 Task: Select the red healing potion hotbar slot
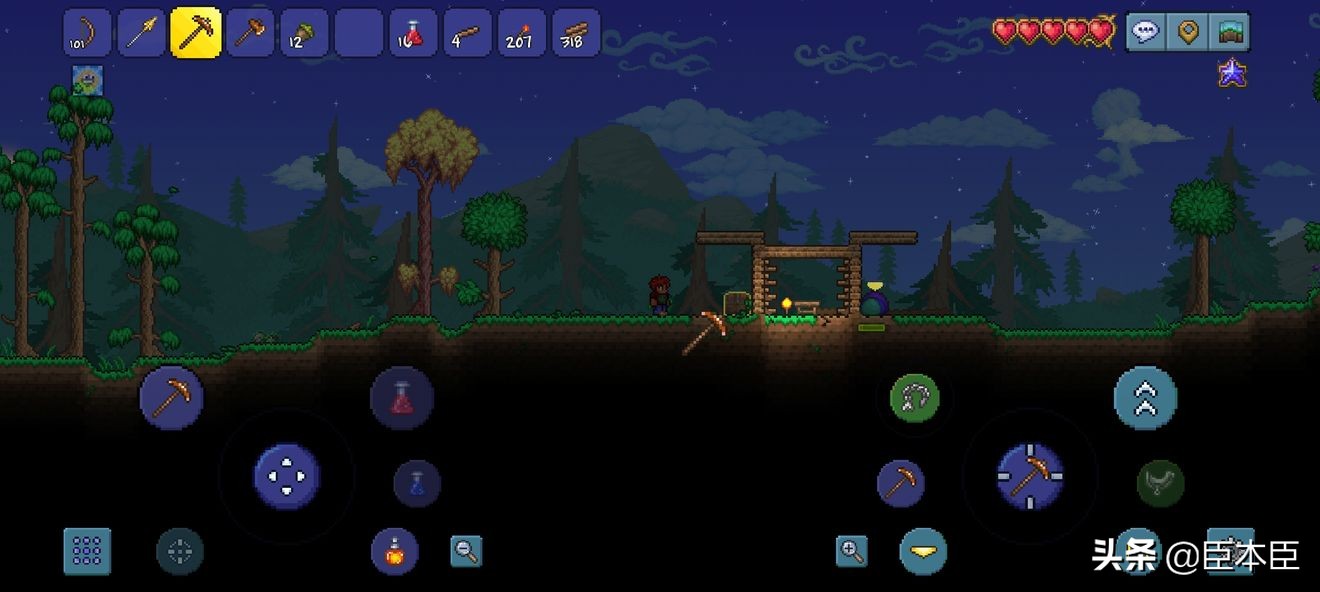click(413, 33)
